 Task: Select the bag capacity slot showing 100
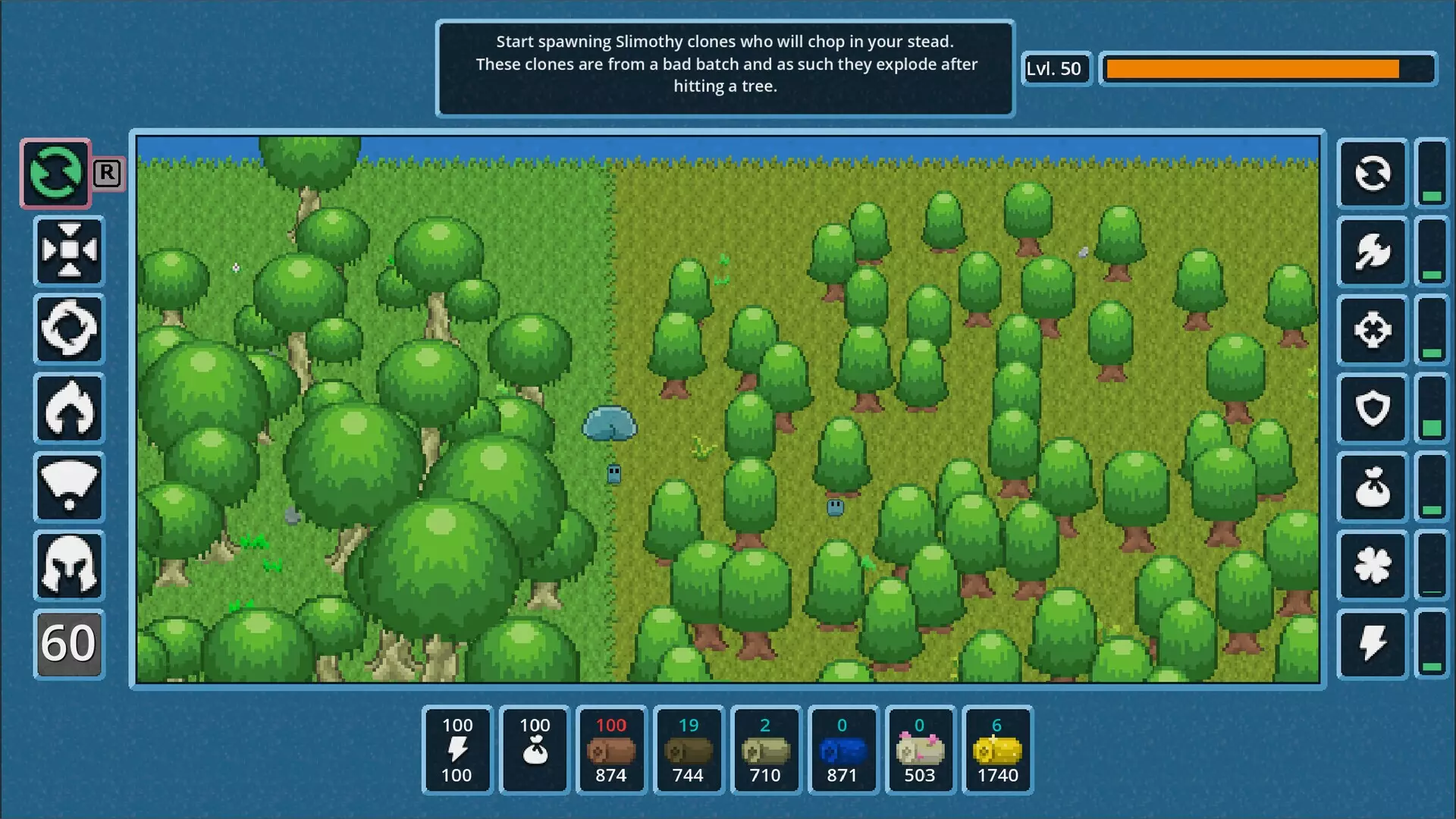click(535, 750)
